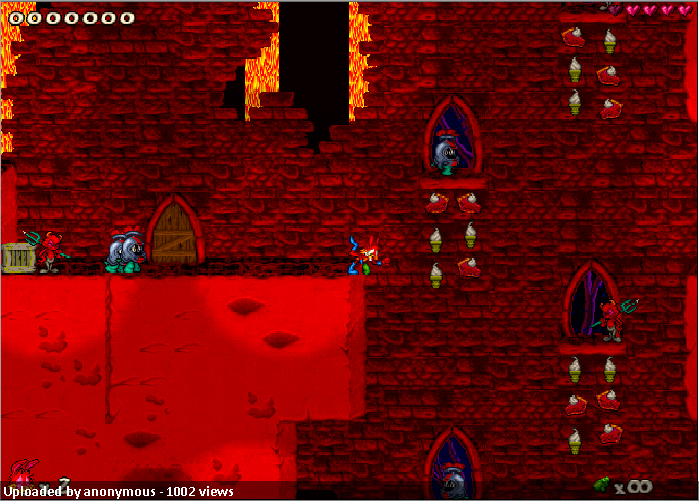Click the player lives portrait icon
Image resolution: width=699 pixels, height=501 pixels.
click(x=23, y=472)
